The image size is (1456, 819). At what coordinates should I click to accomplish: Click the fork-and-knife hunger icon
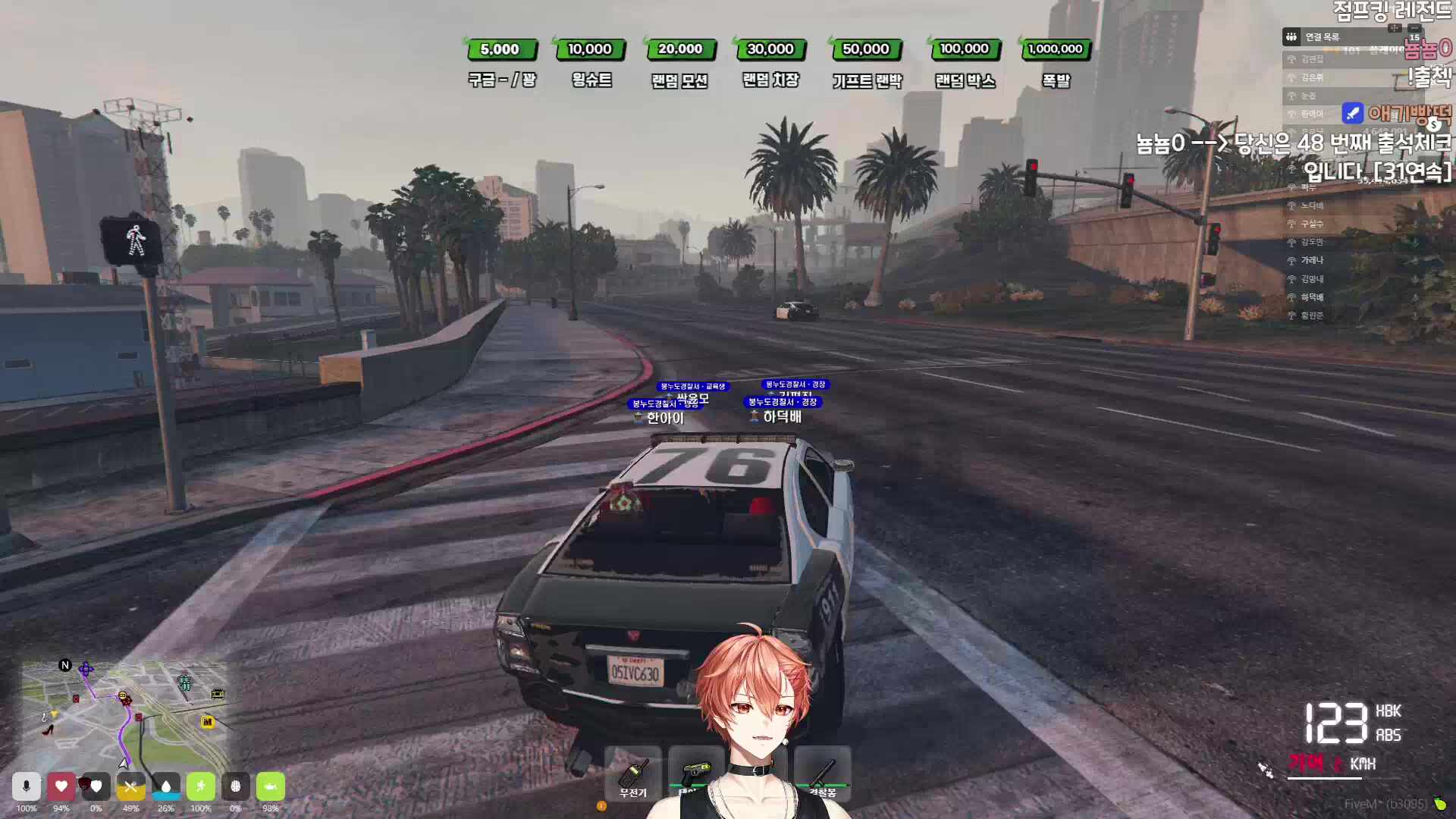tap(130, 786)
